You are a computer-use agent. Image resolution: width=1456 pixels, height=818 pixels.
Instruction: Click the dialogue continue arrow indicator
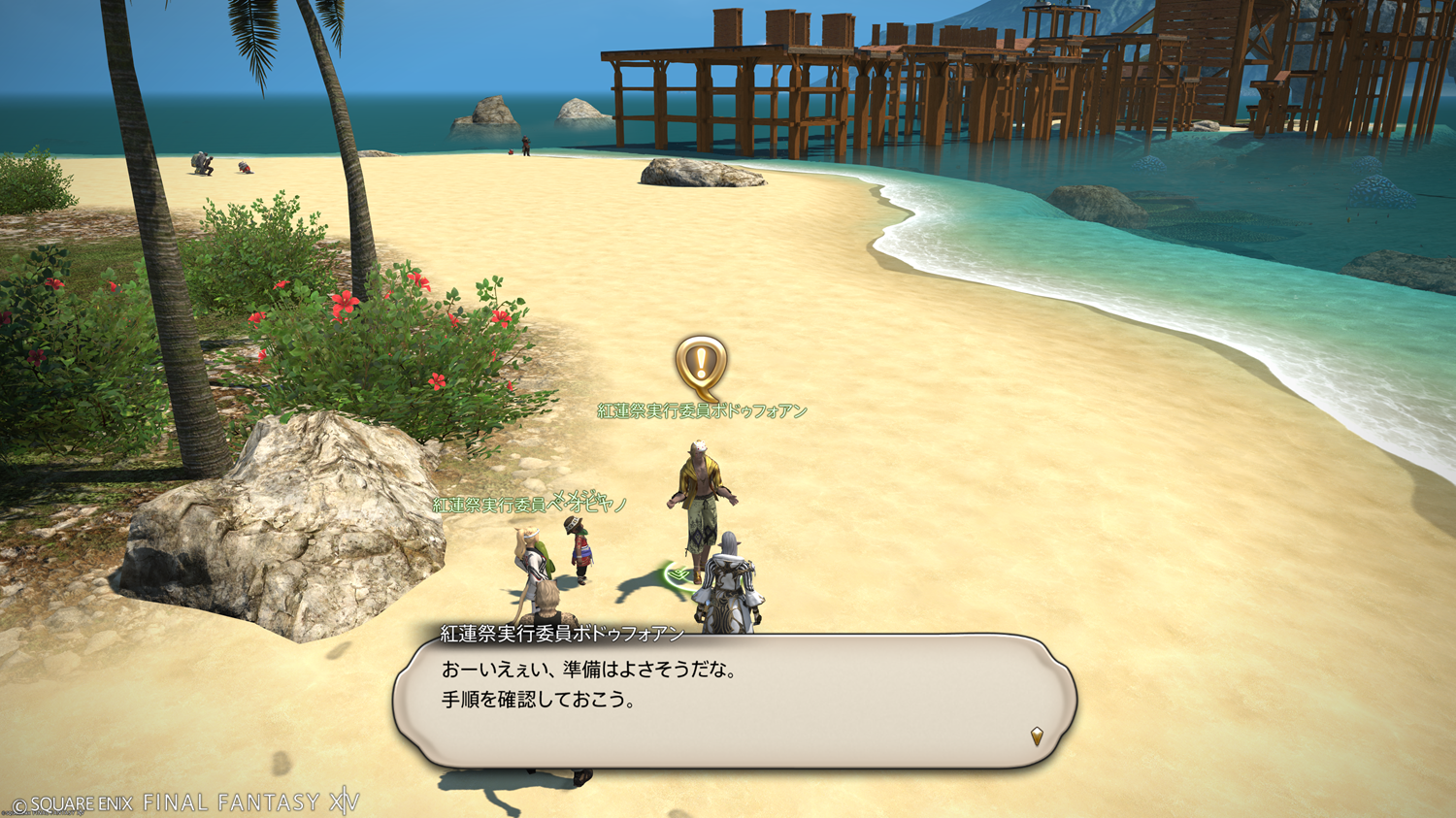tap(1037, 736)
